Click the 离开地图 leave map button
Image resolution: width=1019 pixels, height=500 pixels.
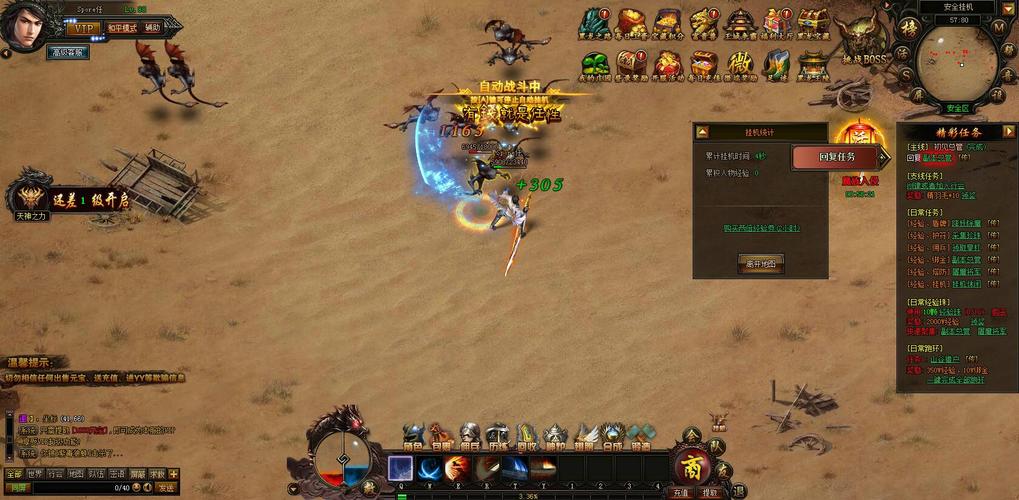pyautogui.click(x=760, y=263)
